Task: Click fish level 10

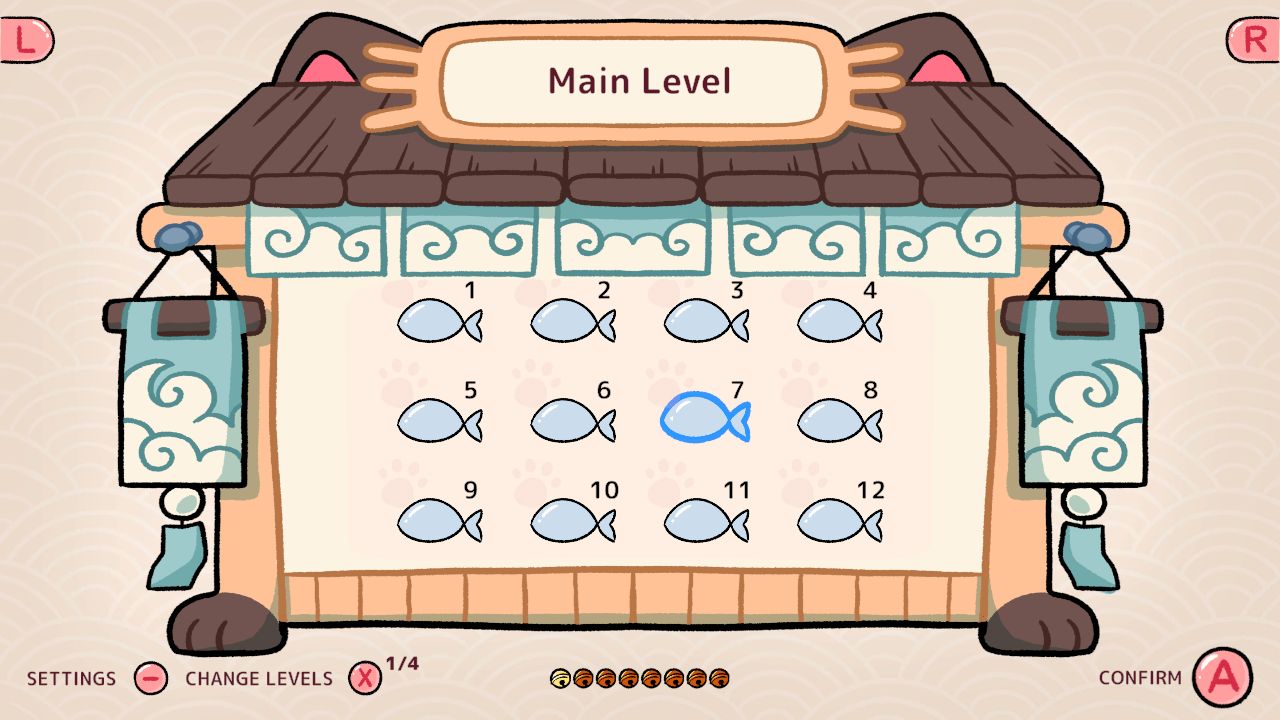Action: coord(572,521)
